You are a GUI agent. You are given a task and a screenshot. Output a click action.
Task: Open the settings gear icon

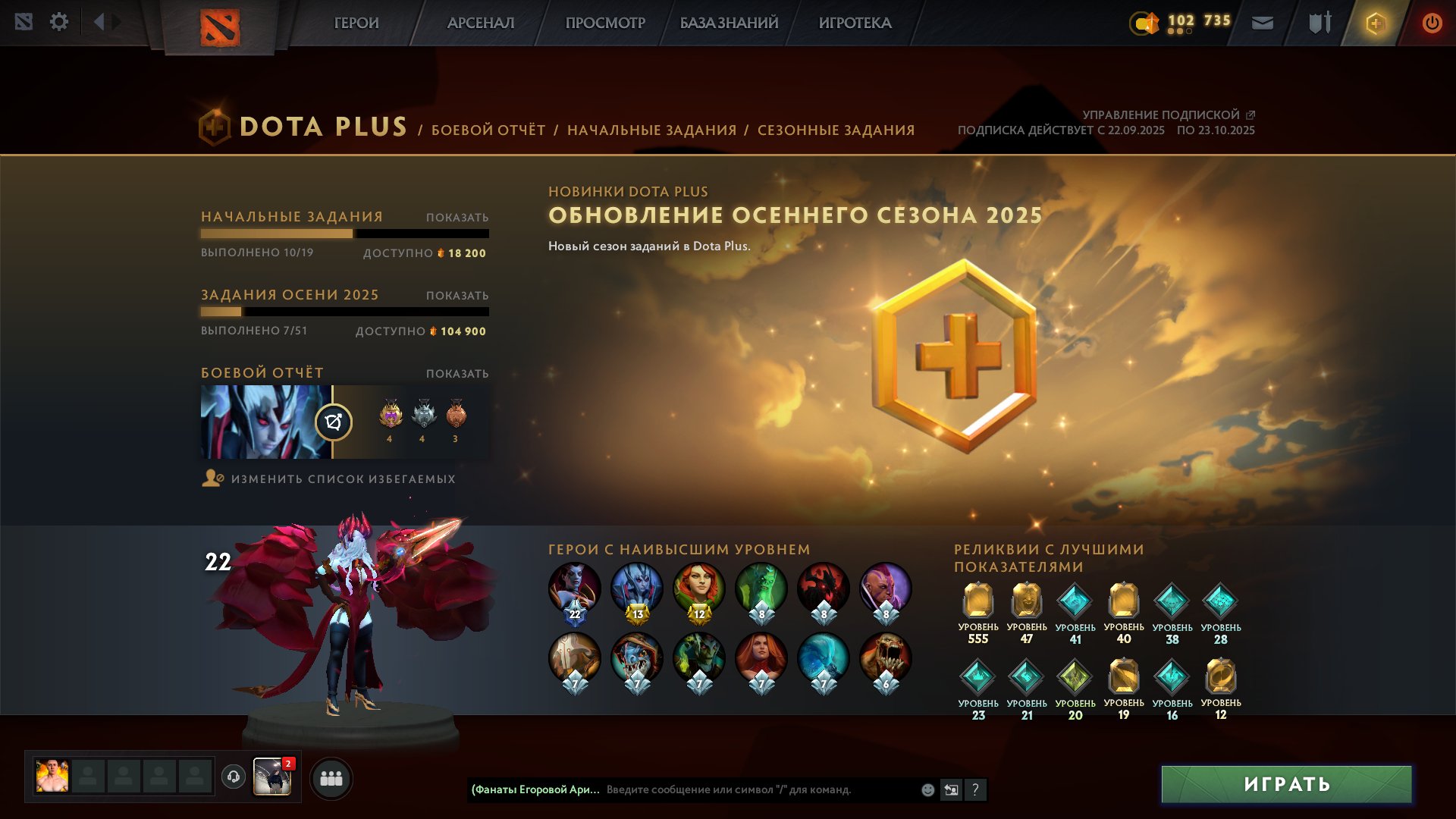[59, 22]
